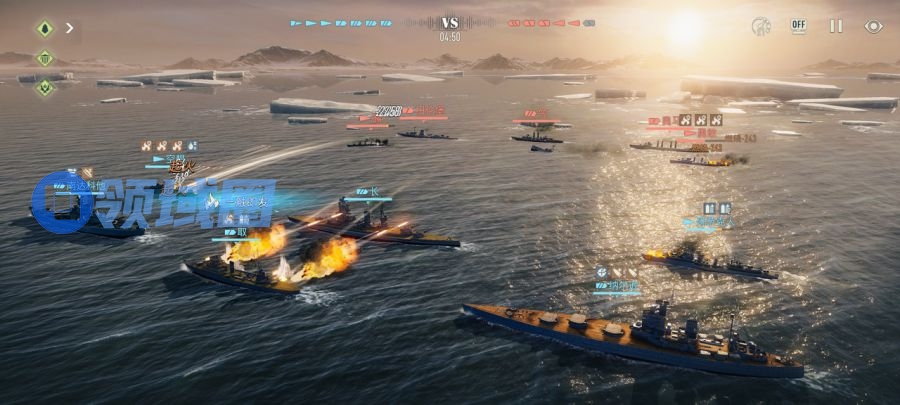Viewport: 900px width, 405px height.
Task: Select the middle green diamond badge with the striped shield
Action: click(x=44, y=58)
